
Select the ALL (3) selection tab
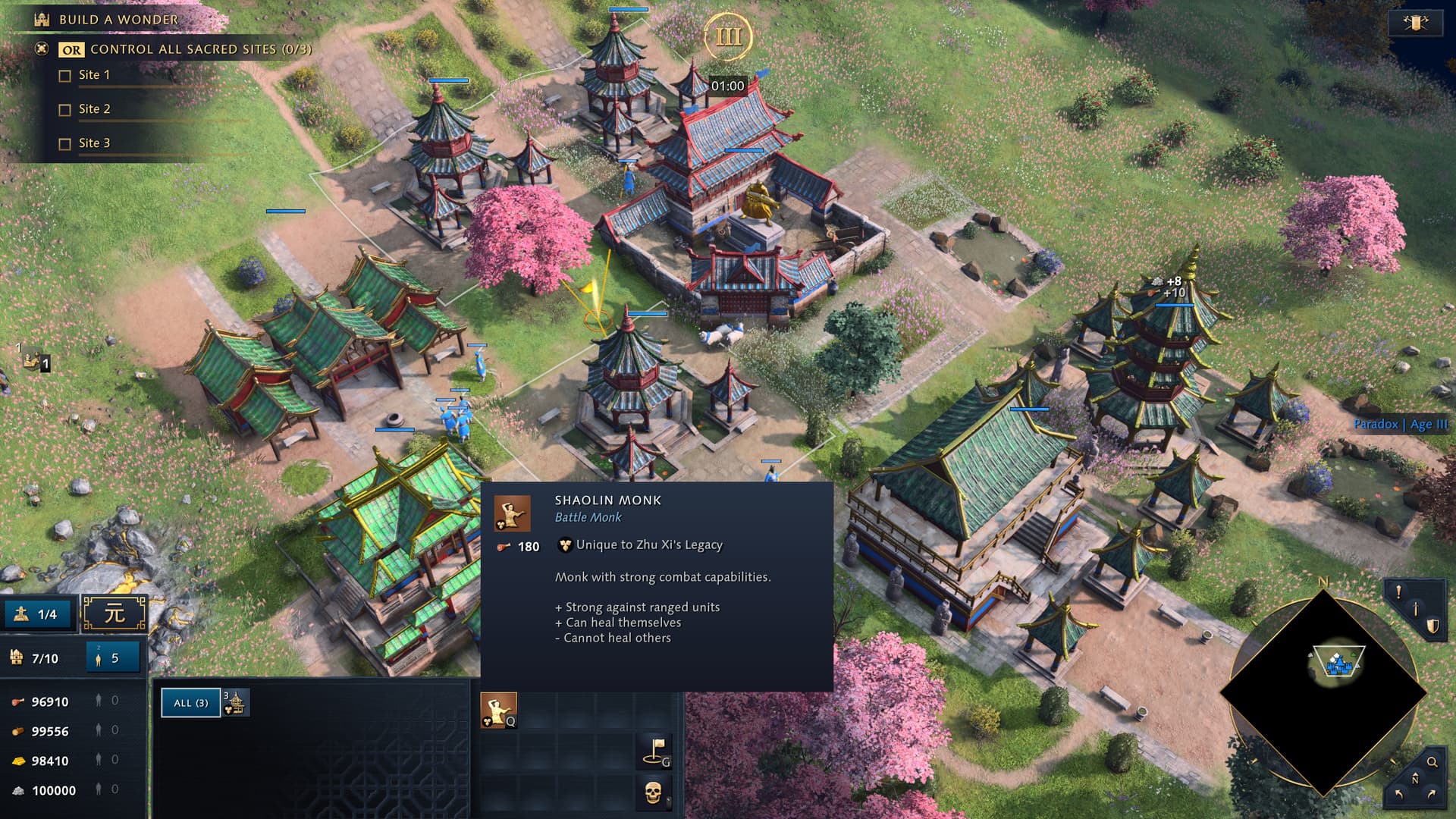[x=190, y=703]
